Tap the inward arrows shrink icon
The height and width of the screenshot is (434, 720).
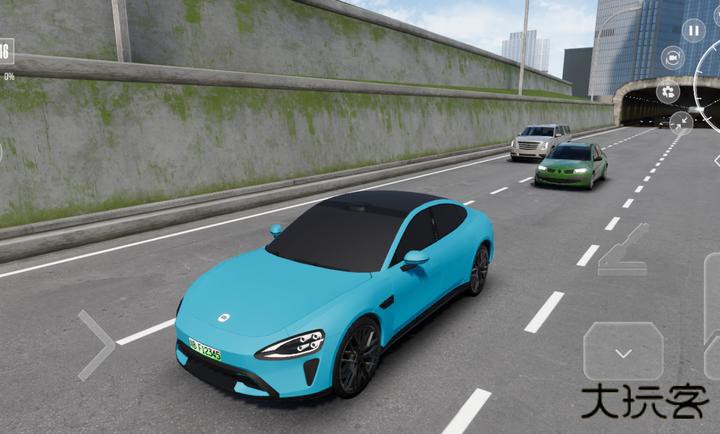coord(680,122)
